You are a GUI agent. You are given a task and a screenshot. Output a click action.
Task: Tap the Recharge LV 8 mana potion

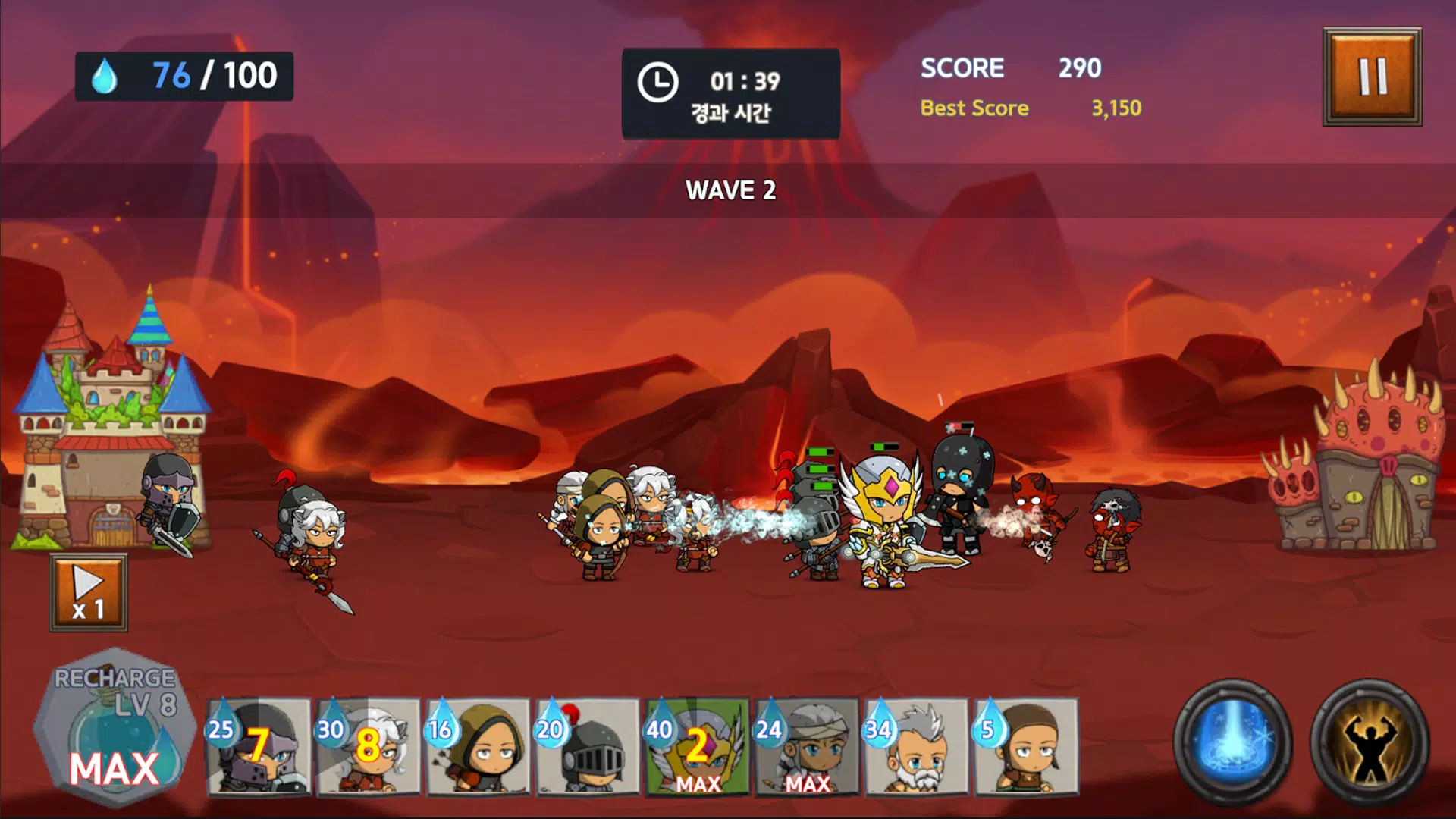coord(114,728)
